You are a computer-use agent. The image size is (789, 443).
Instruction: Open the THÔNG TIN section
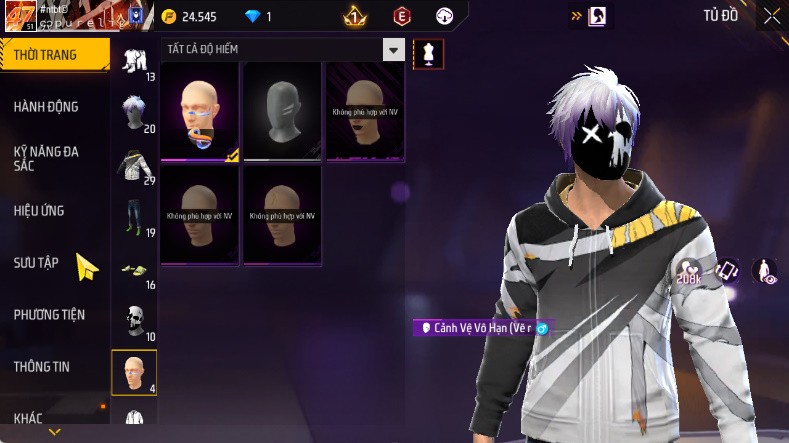[x=42, y=367]
